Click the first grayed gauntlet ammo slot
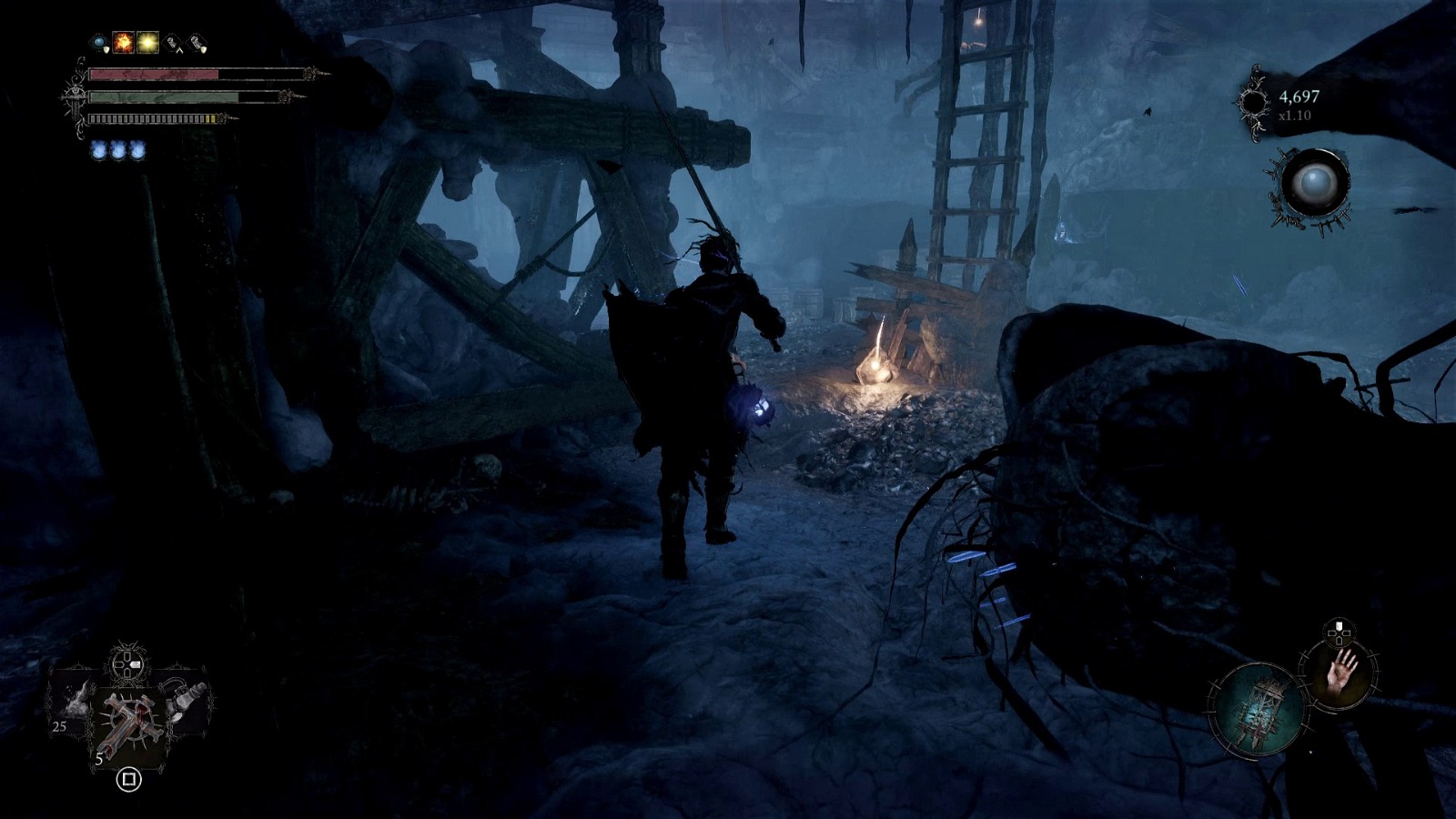 tap(172, 43)
